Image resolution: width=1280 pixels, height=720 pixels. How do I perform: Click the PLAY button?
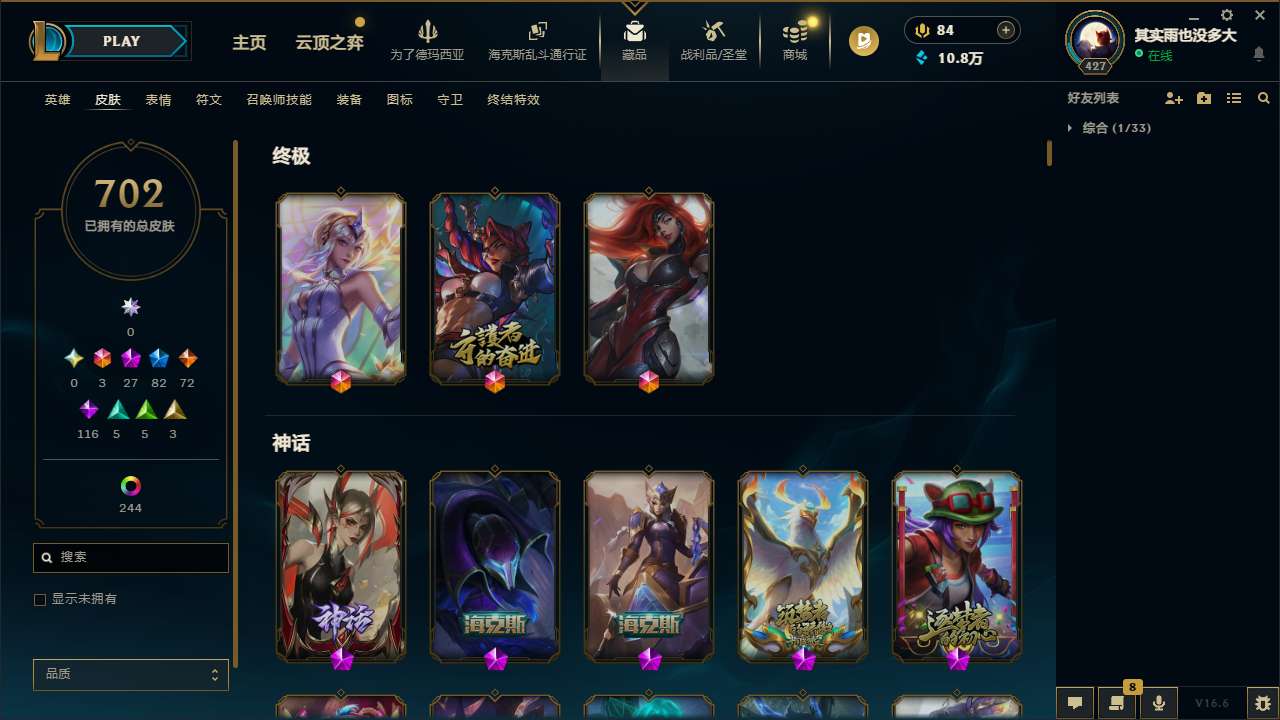(121, 41)
